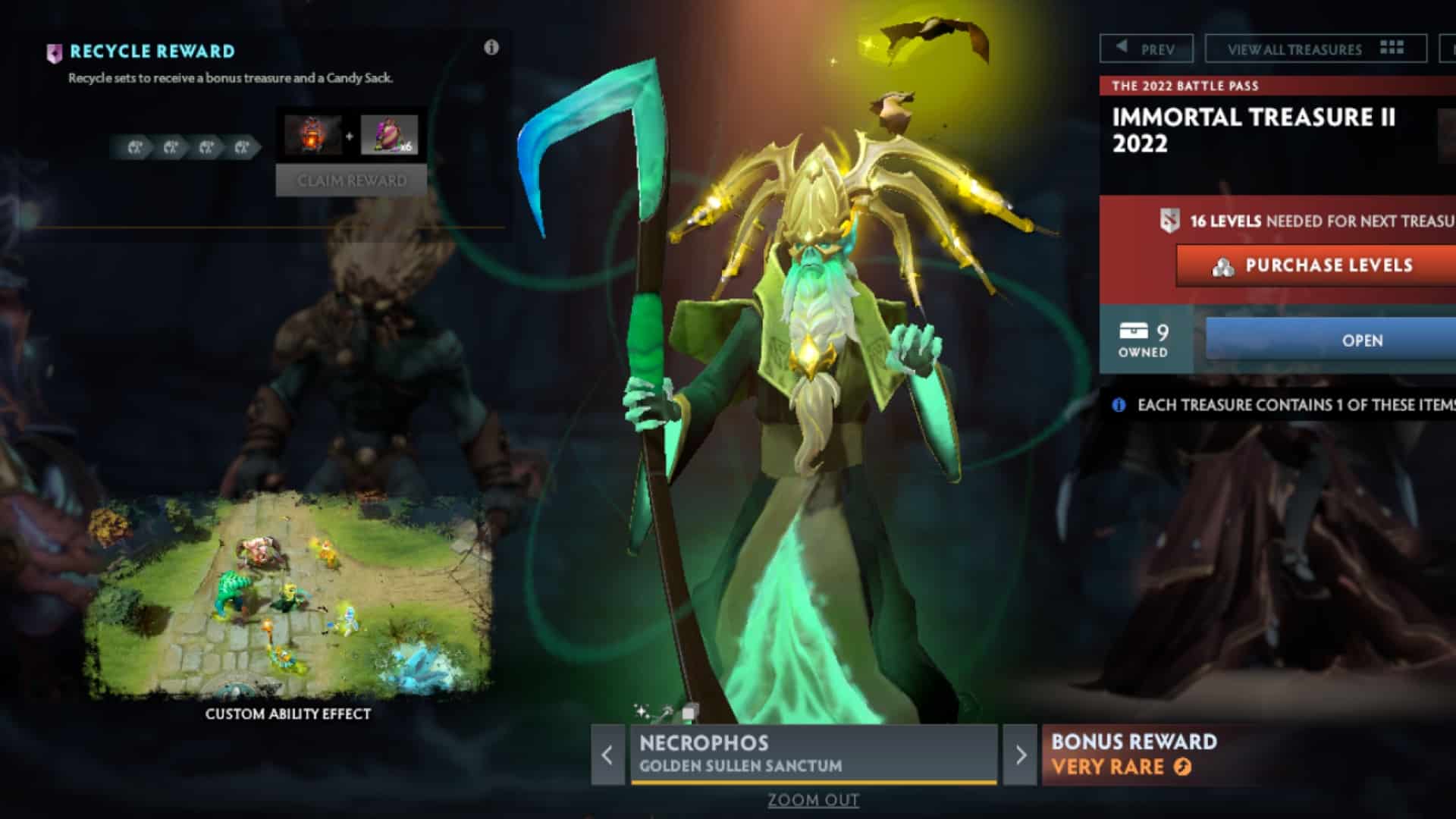Go back using the left chevron arrow
This screenshot has width=1456, height=819.
click(606, 755)
